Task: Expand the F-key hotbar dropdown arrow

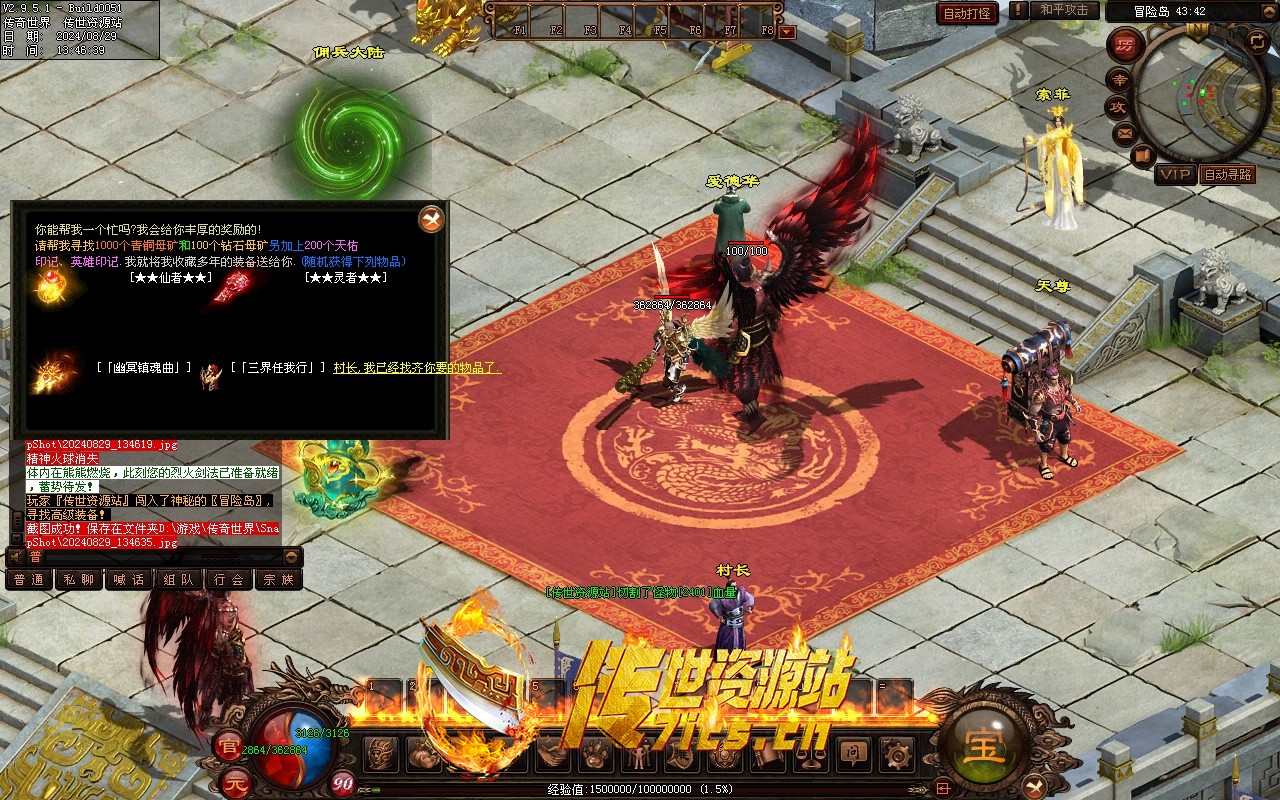Action: point(787,32)
